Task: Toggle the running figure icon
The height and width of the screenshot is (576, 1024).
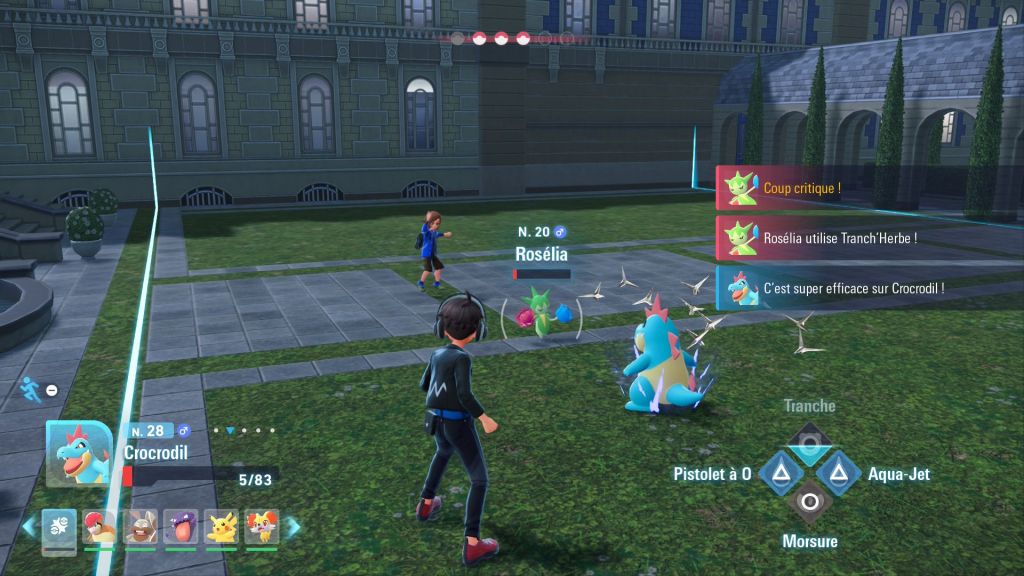Action: pyautogui.click(x=29, y=389)
